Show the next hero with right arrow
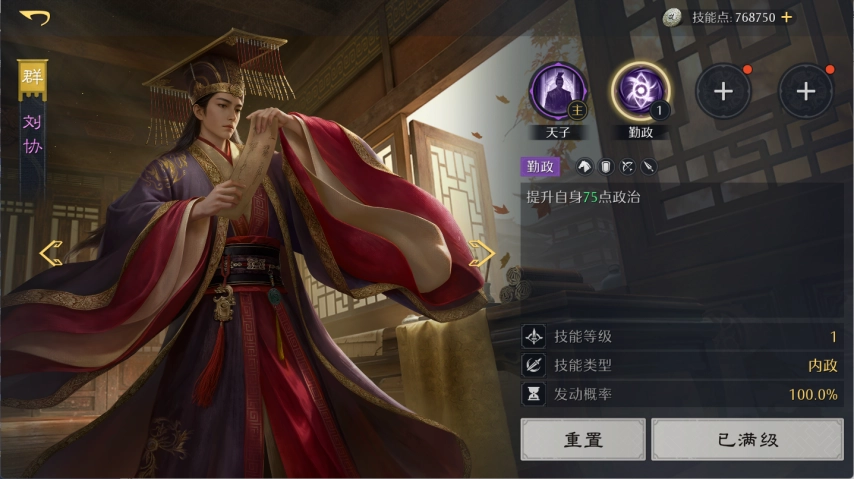 tap(482, 254)
